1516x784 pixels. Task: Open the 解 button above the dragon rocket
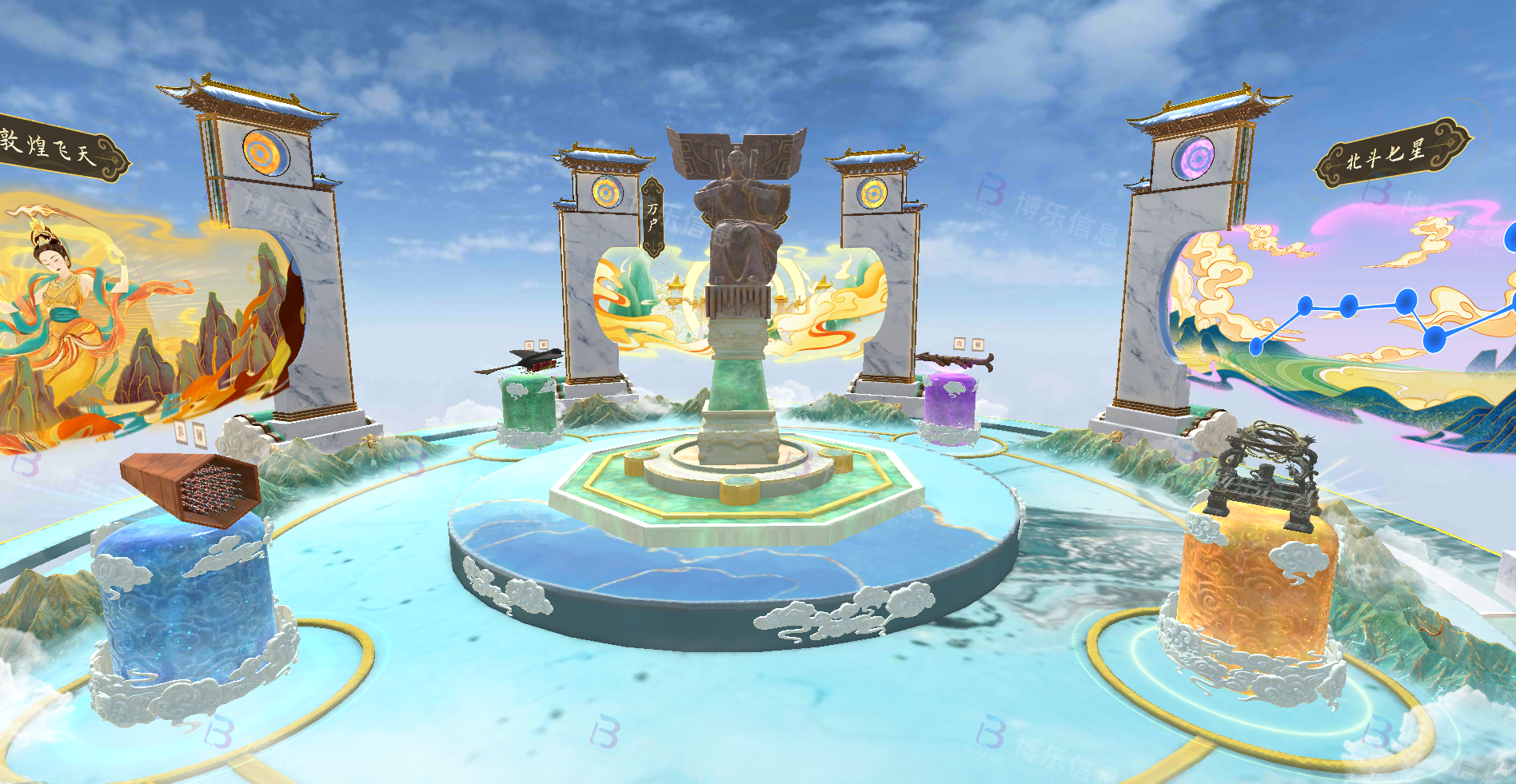click(x=978, y=344)
